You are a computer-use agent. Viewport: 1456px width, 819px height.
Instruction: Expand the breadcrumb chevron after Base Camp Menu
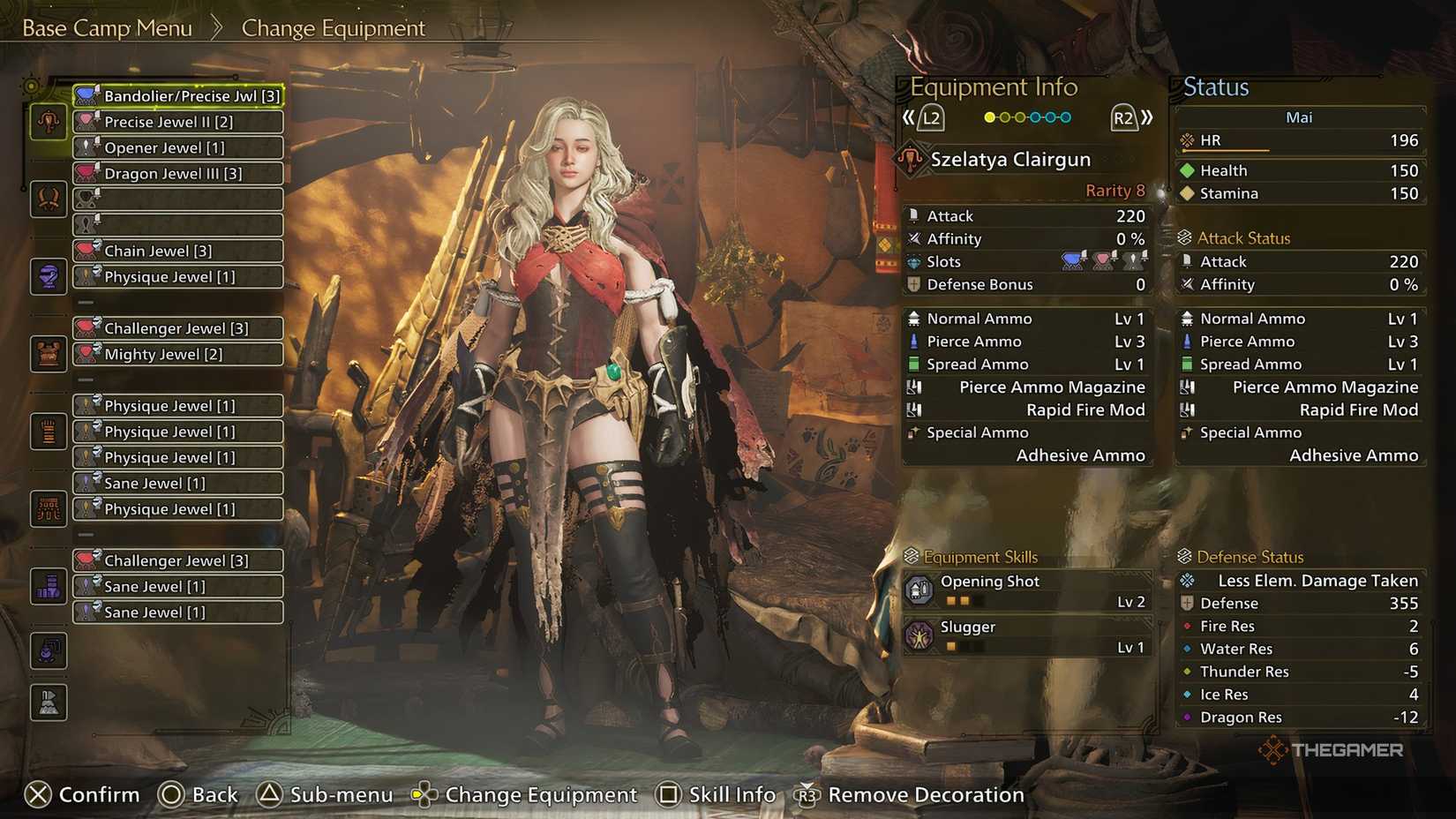pyautogui.click(x=218, y=27)
